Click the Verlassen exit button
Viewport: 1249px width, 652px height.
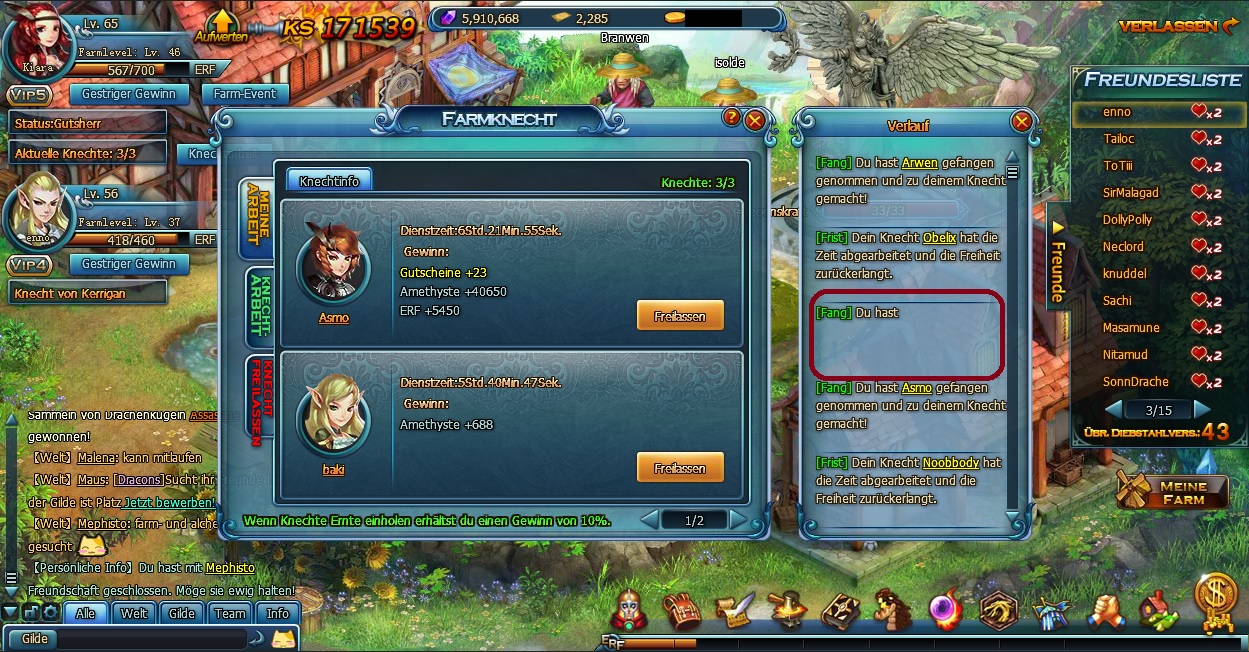click(x=1179, y=26)
